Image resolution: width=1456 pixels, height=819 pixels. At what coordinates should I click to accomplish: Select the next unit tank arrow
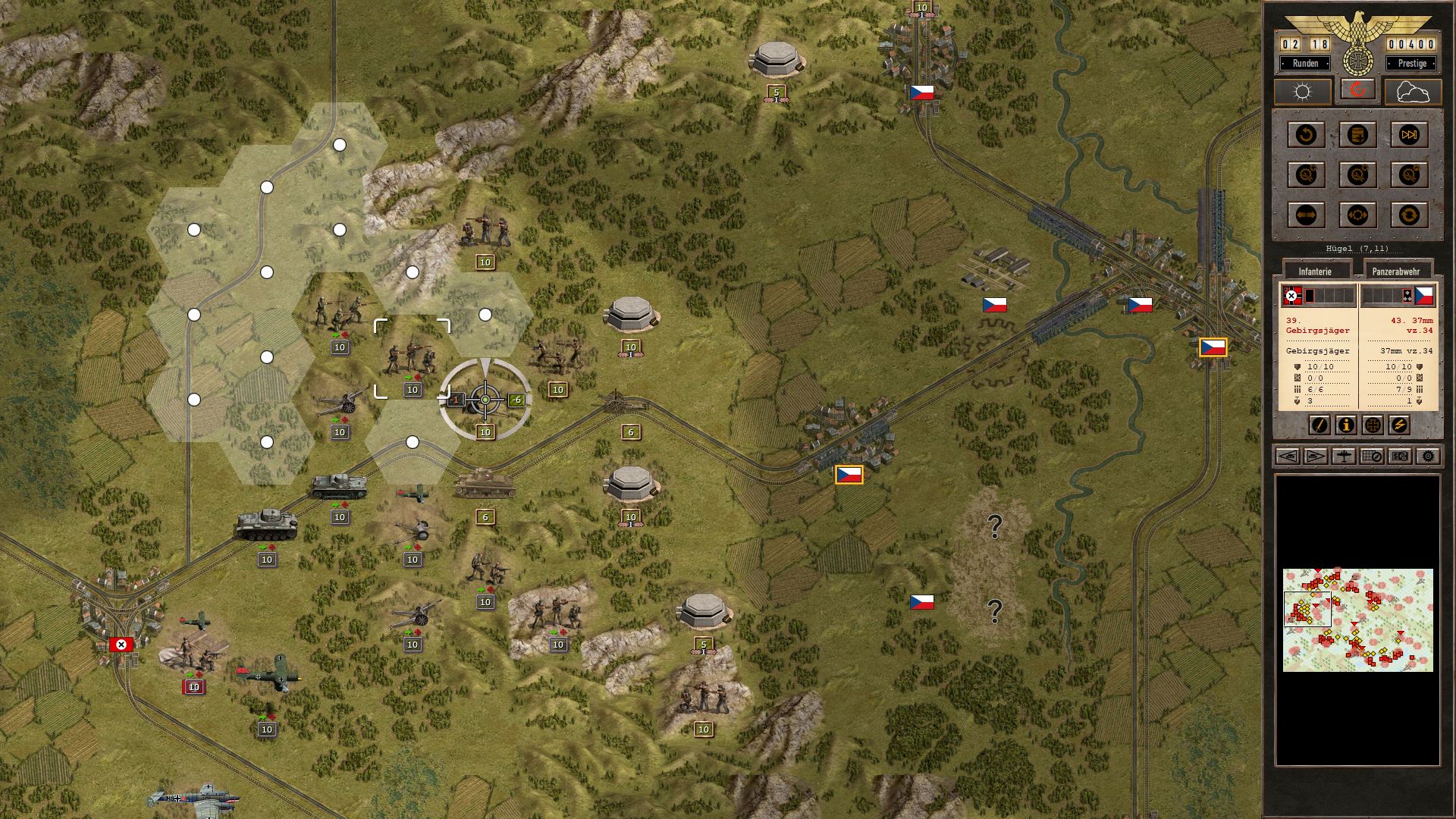click(x=1316, y=457)
